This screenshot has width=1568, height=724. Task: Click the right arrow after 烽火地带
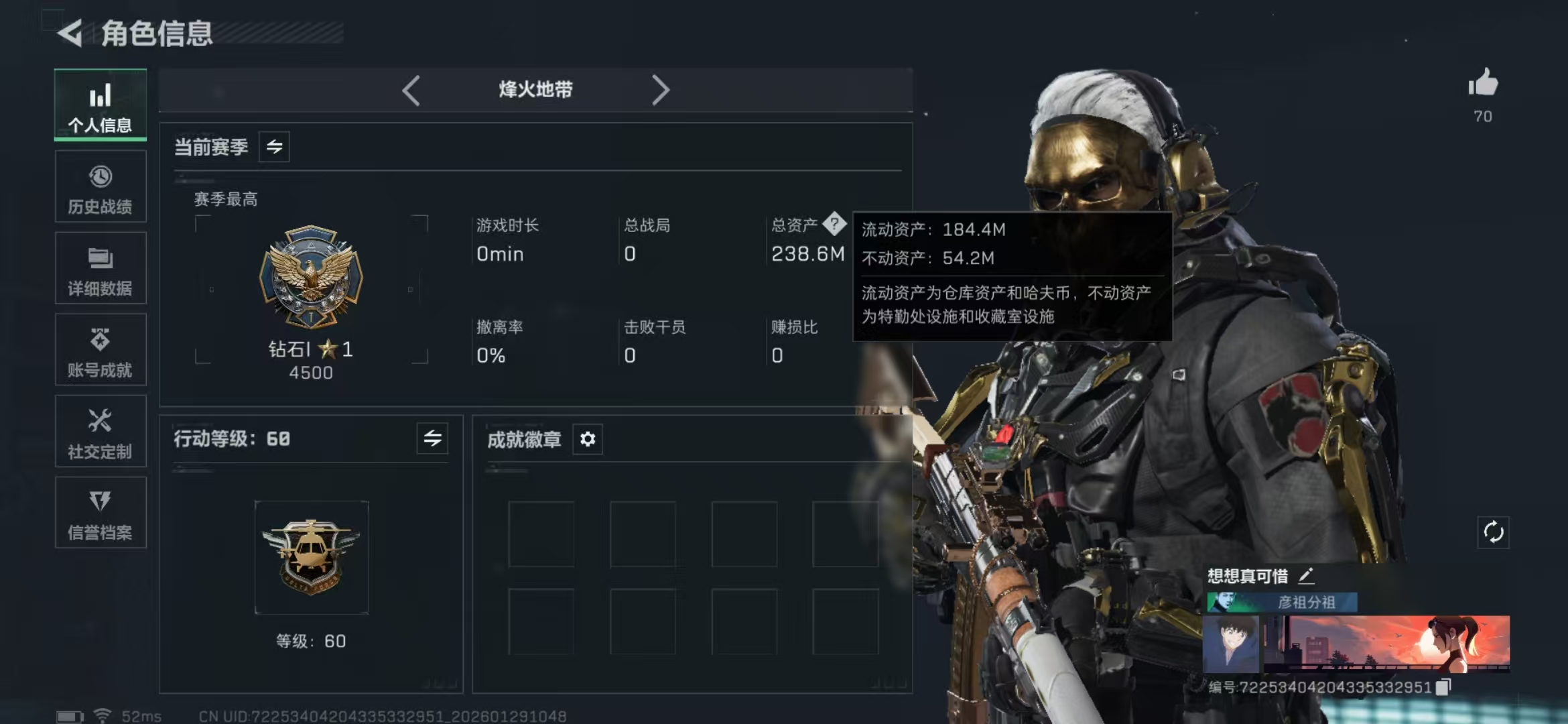coord(662,88)
